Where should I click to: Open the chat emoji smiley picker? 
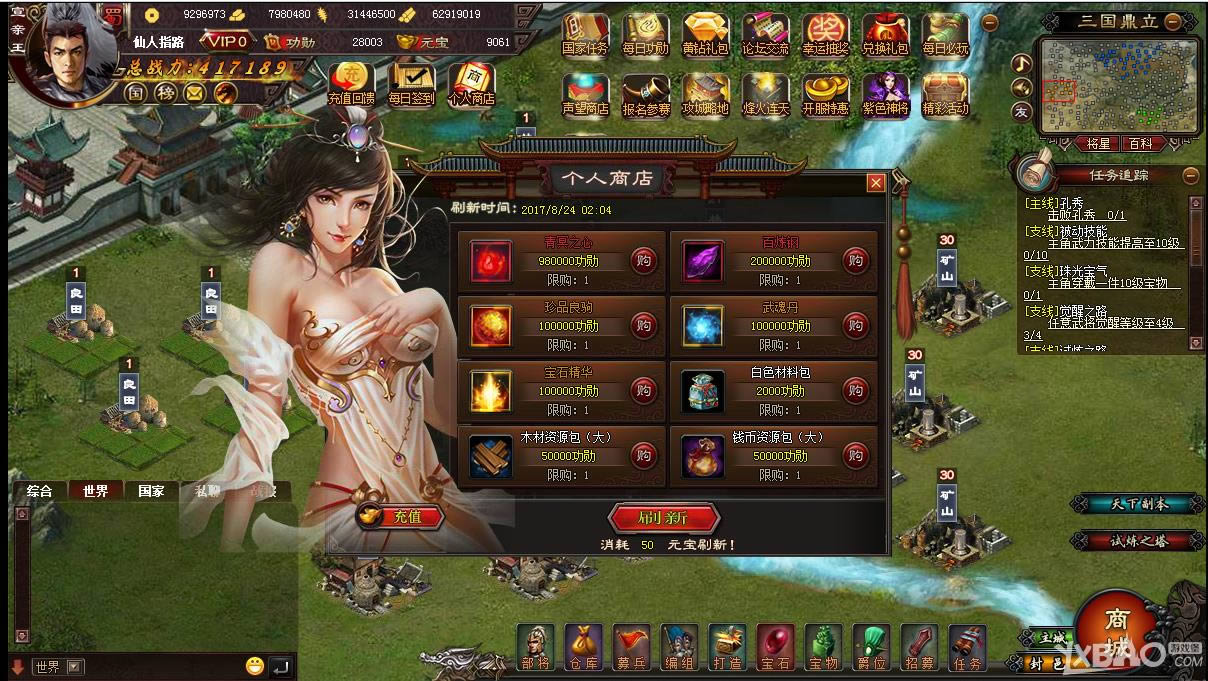click(x=255, y=665)
